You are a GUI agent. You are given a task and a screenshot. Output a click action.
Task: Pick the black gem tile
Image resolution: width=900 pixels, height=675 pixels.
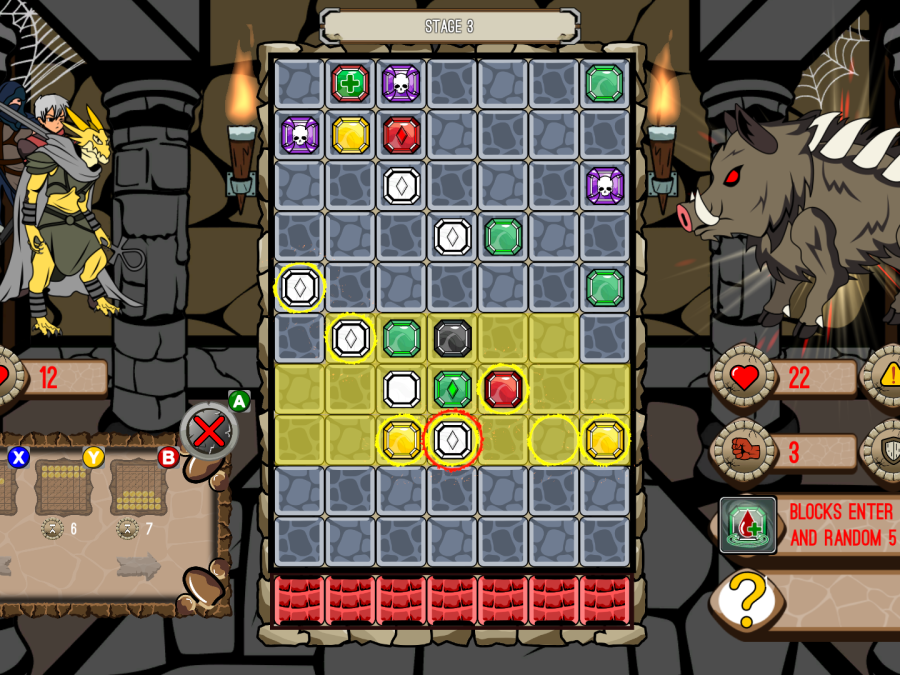pyautogui.click(x=453, y=339)
